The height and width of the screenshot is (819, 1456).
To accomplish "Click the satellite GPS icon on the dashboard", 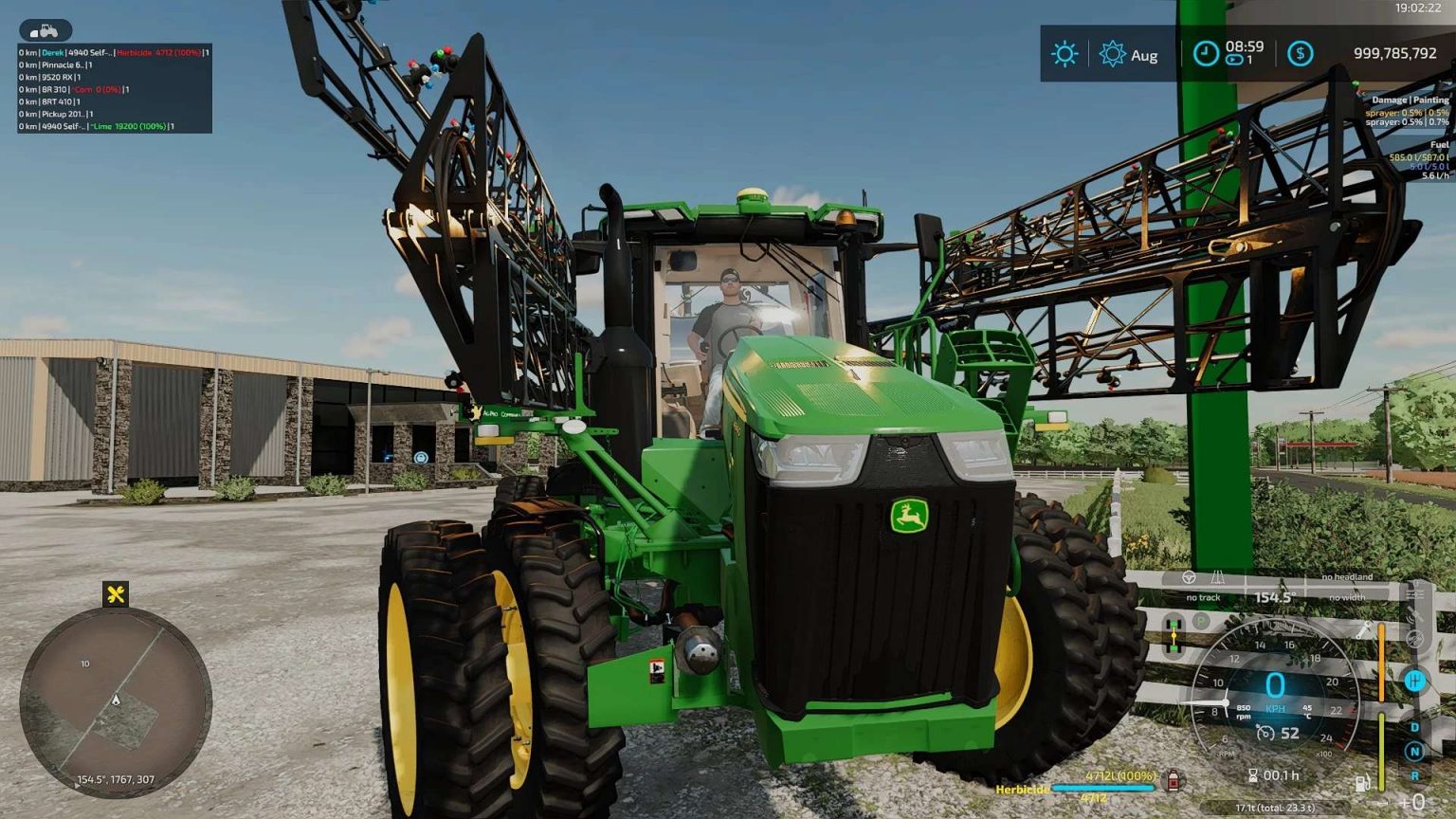I will 1415,615.
